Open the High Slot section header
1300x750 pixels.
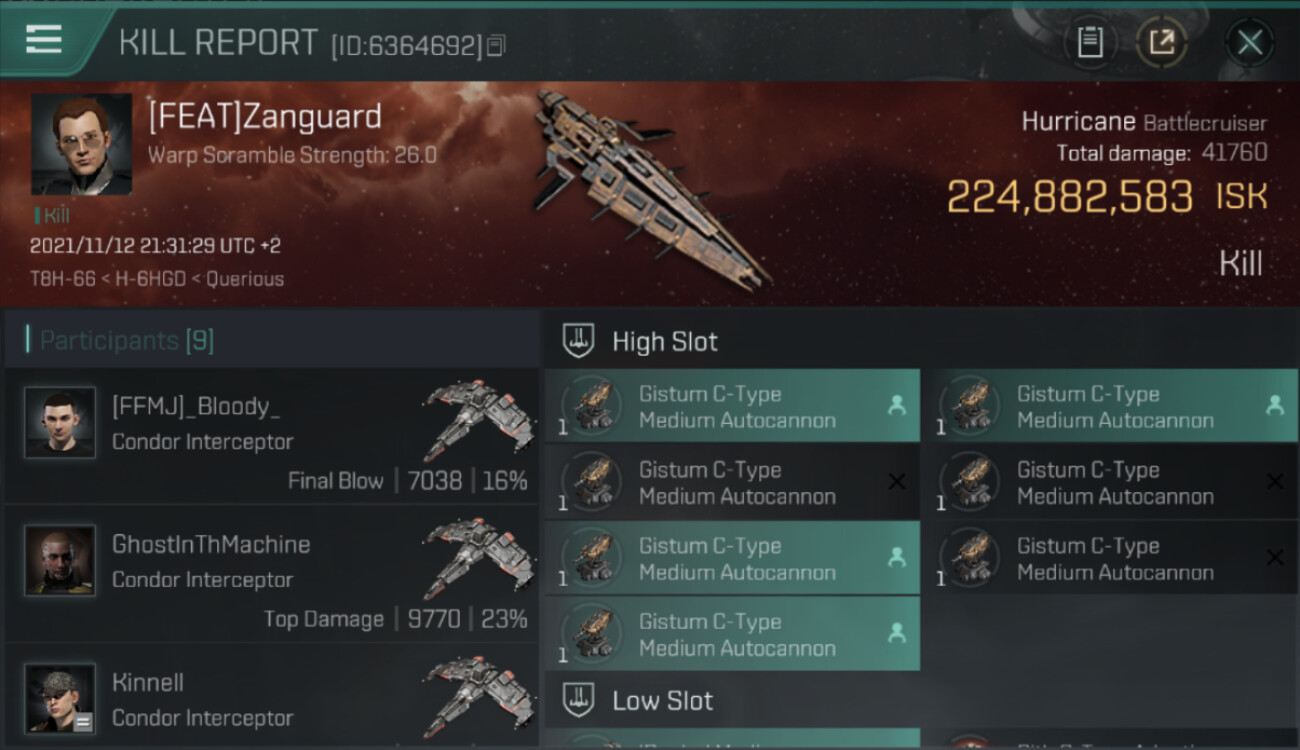665,341
